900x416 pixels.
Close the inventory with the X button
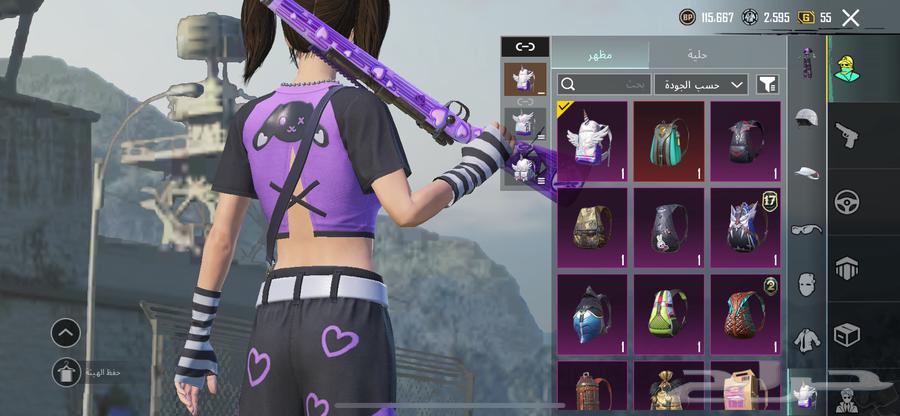(850, 17)
